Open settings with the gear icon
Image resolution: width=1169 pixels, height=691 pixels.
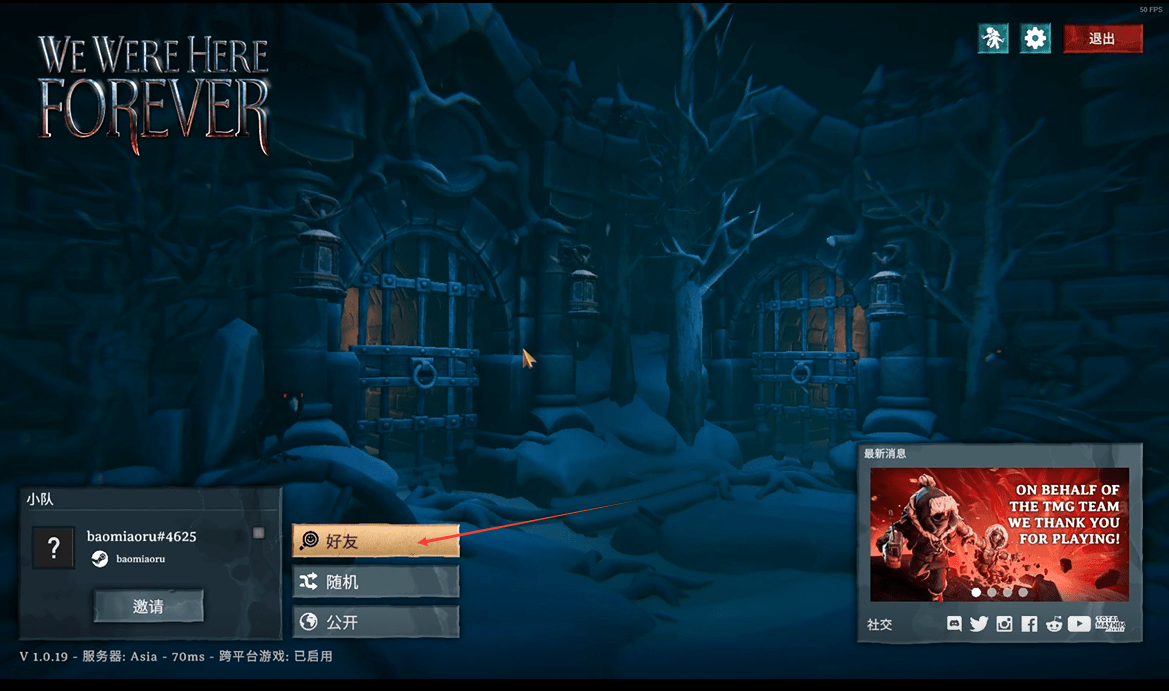tap(1035, 39)
